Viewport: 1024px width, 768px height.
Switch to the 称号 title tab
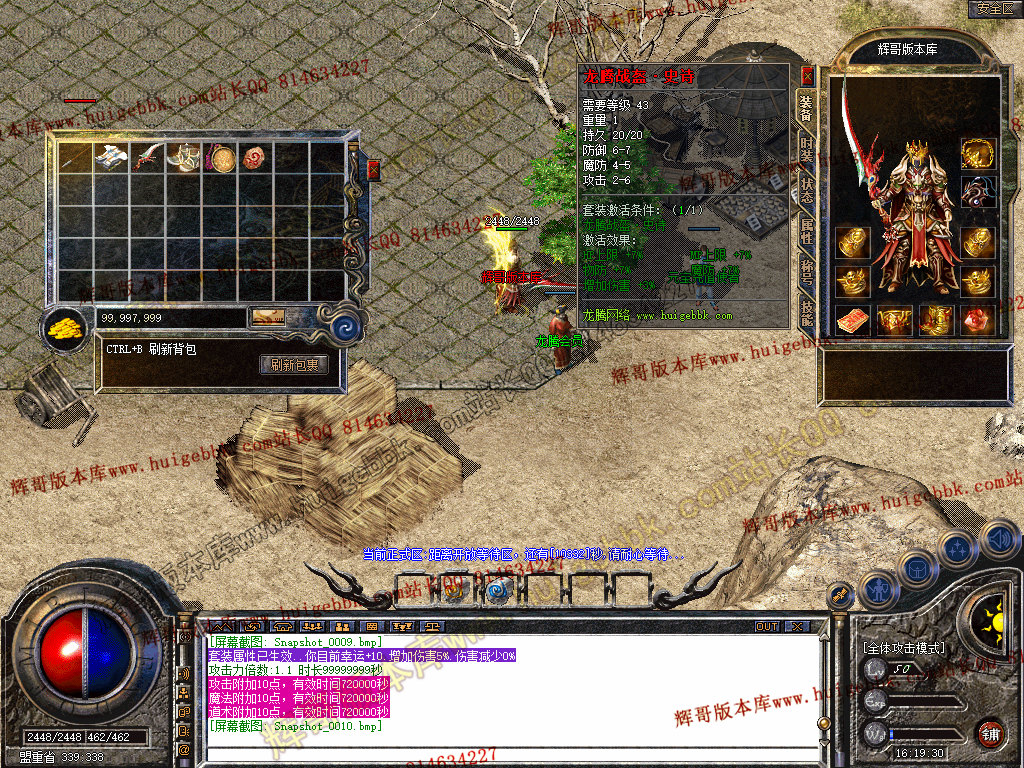click(x=807, y=272)
